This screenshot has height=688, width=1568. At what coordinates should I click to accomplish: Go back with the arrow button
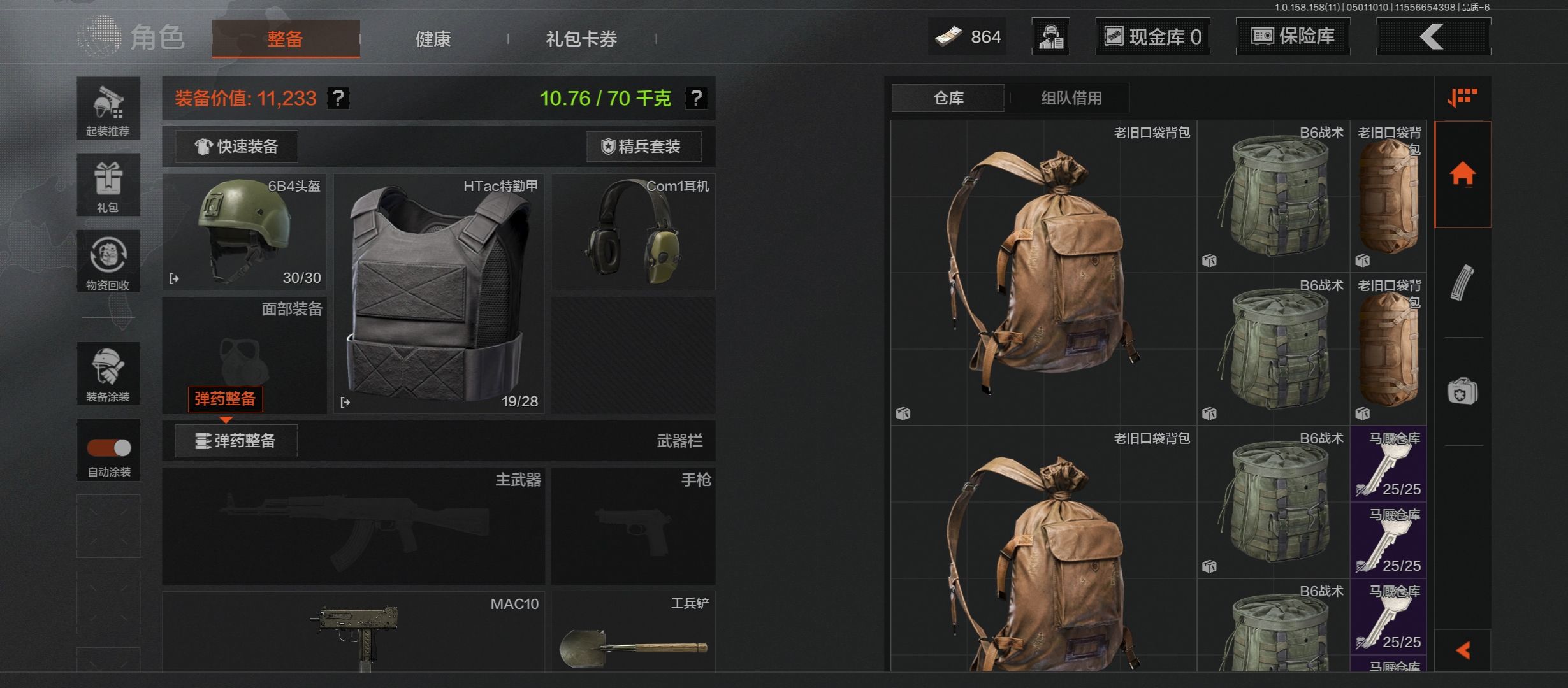(x=1433, y=36)
